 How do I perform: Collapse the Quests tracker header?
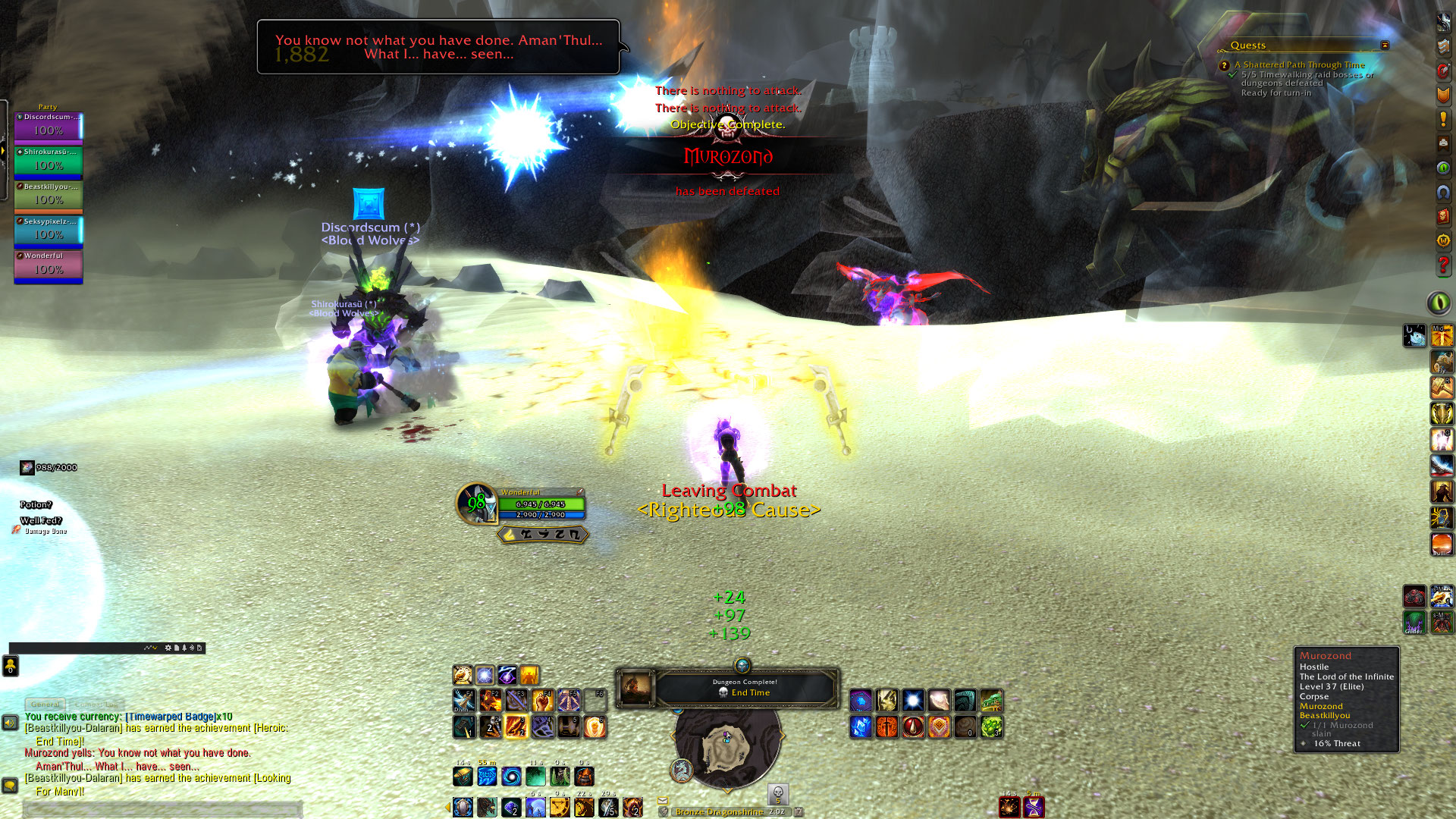pyautogui.click(x=1385, y=45)
